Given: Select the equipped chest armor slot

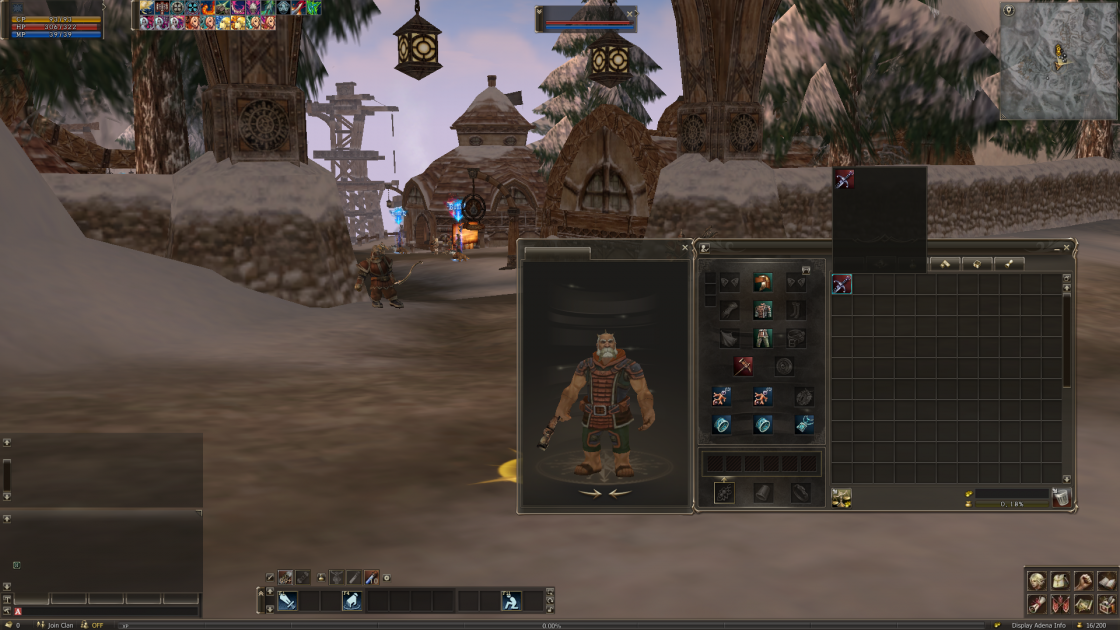Looking at the screenshot, I should click(763, 310).
